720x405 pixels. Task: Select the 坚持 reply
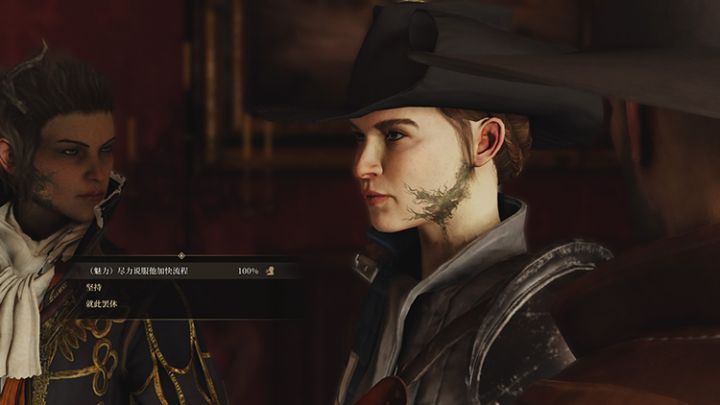pos(95,287)
